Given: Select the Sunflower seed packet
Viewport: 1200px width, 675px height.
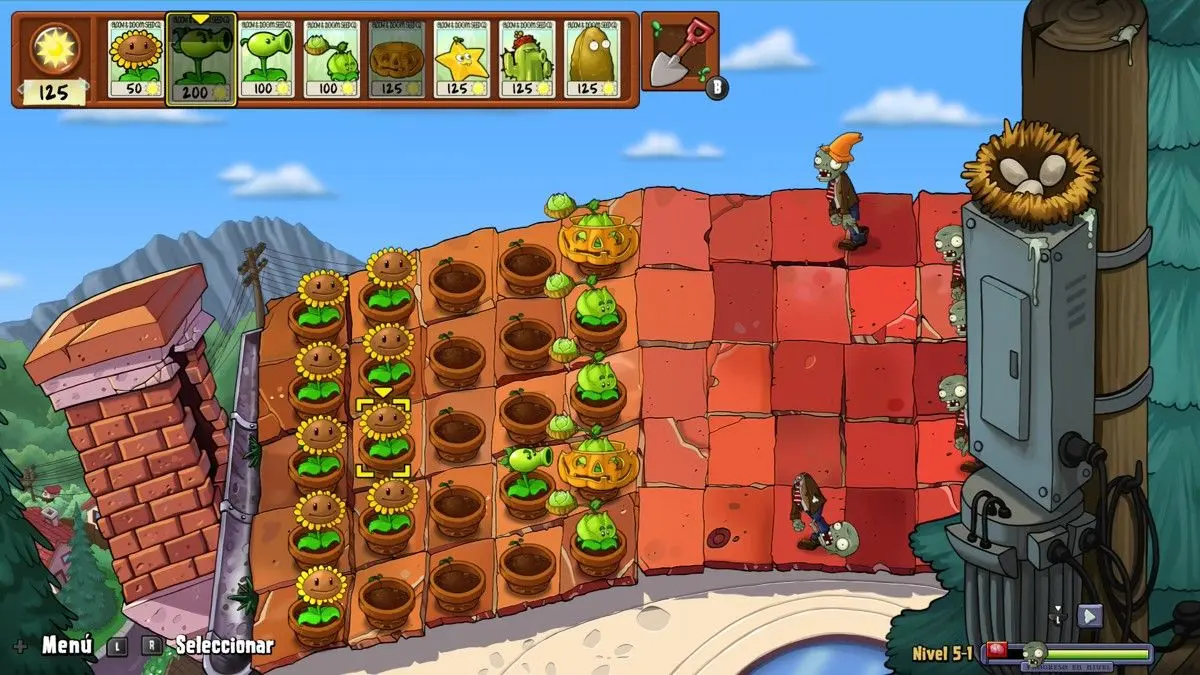Looking at the screenshot, I should (136, 59).
